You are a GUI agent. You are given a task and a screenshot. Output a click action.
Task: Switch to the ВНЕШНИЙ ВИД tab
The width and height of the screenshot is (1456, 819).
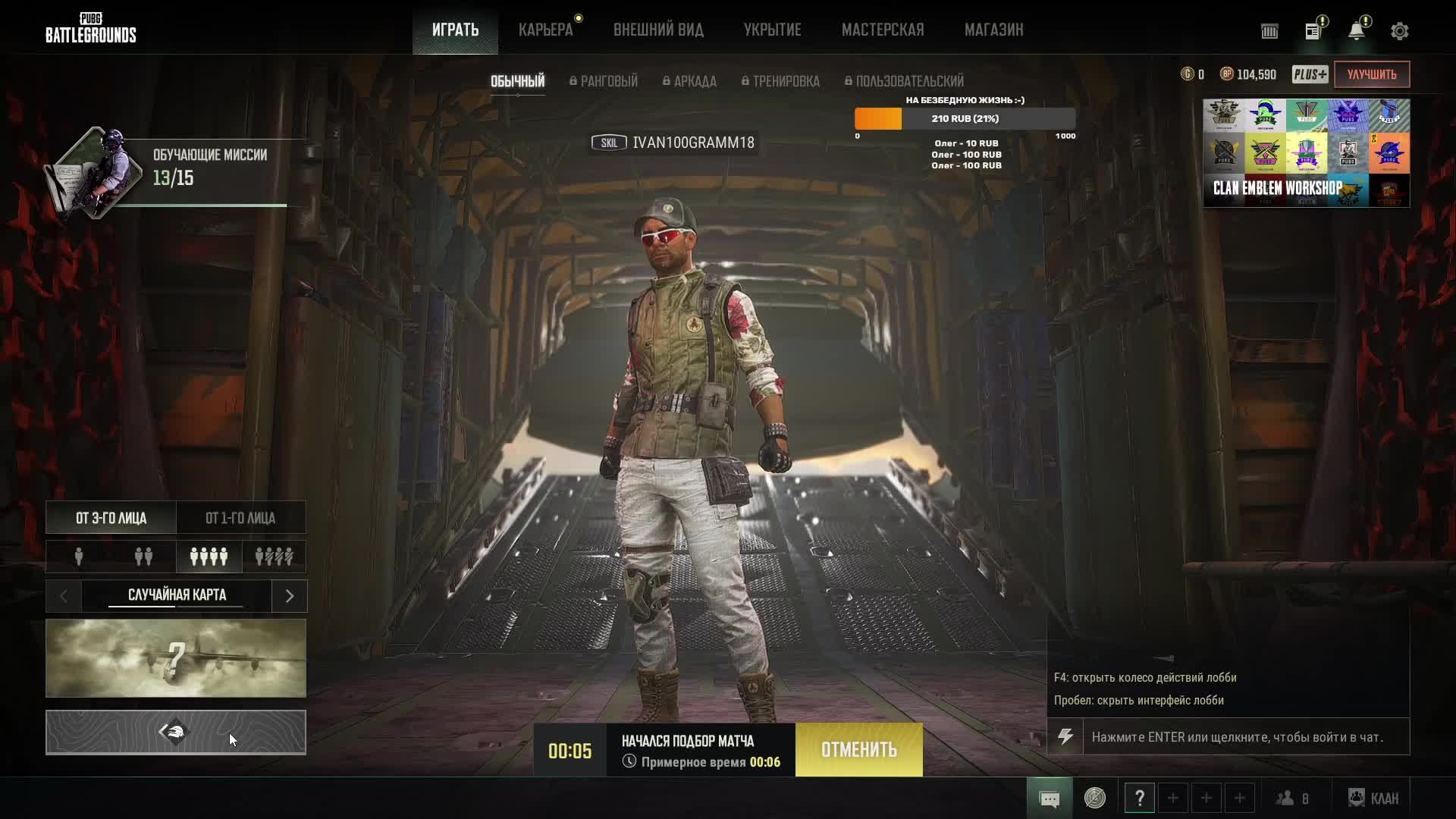pyautogui.click(x=658, y=30)
